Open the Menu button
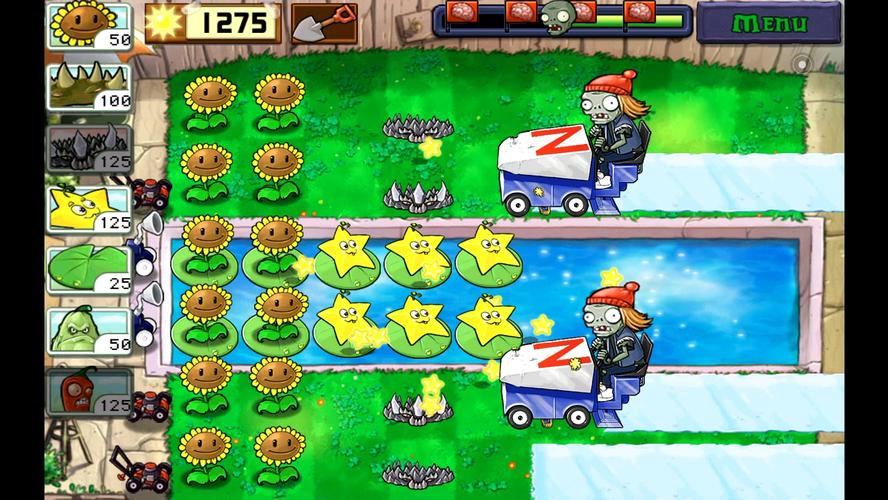Image resolution: width=888 pixels, height=500 pixels. coord(768,23)
